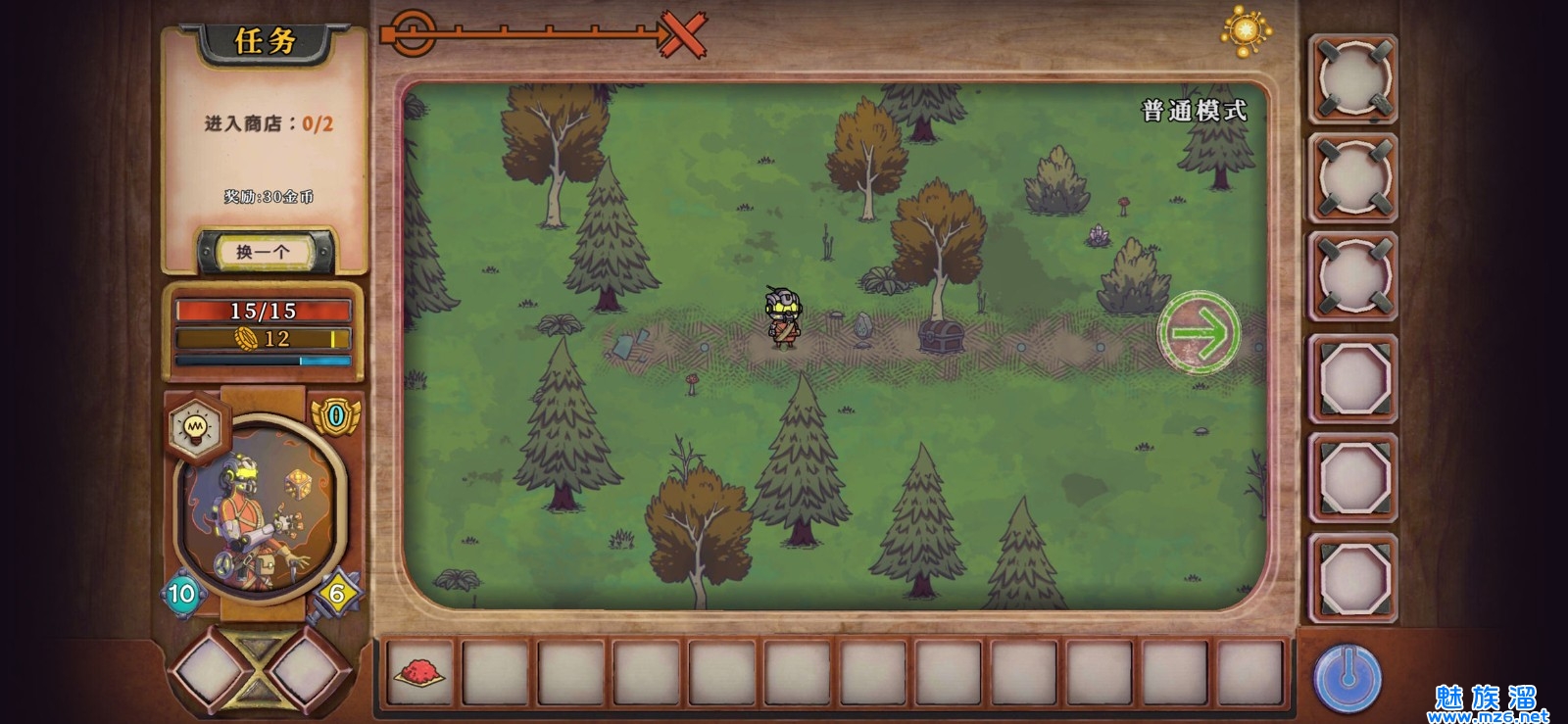
Task: Open the 任务 quest panel header
Action: [265, 41]
